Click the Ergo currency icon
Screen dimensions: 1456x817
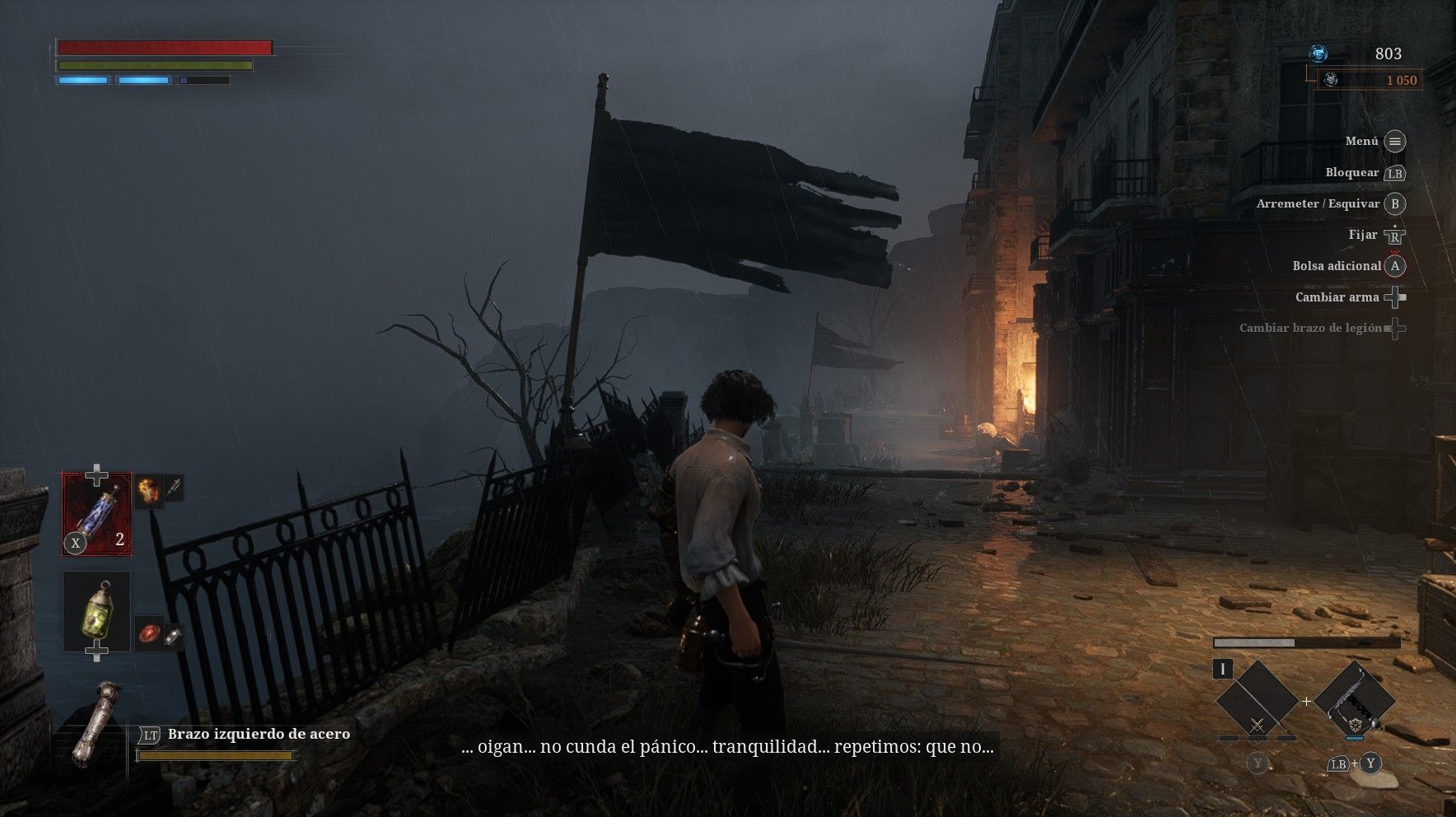[x=1318, y=54]
